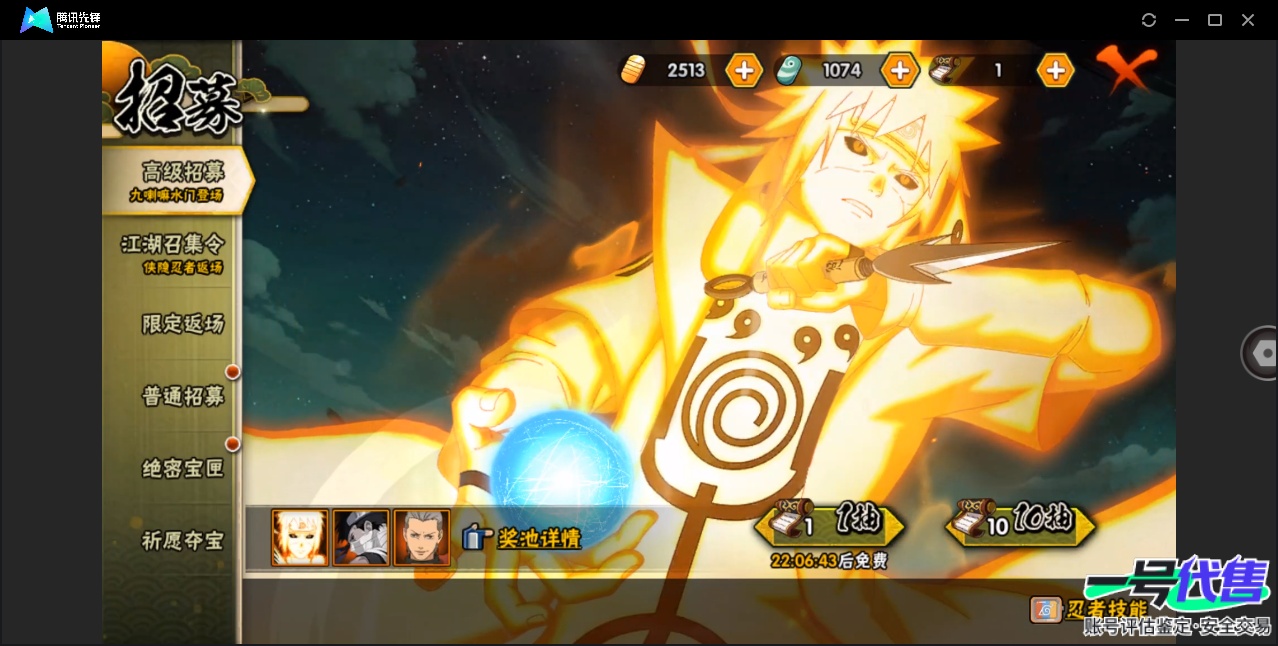Screen dimensions: 1278x646
Task: View the black-and-white masked ninja portrait
Action: pyautogui.click(x=360, y=538)
